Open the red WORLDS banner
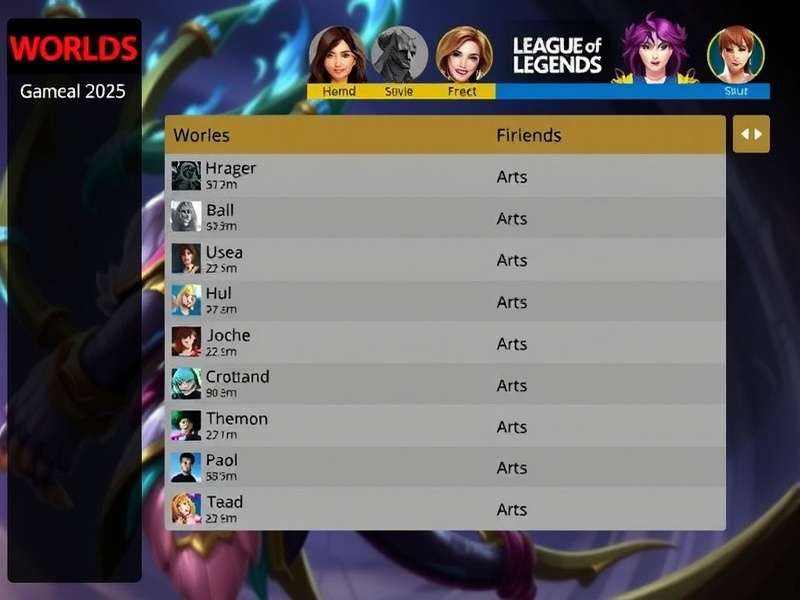 pos(74,48)
